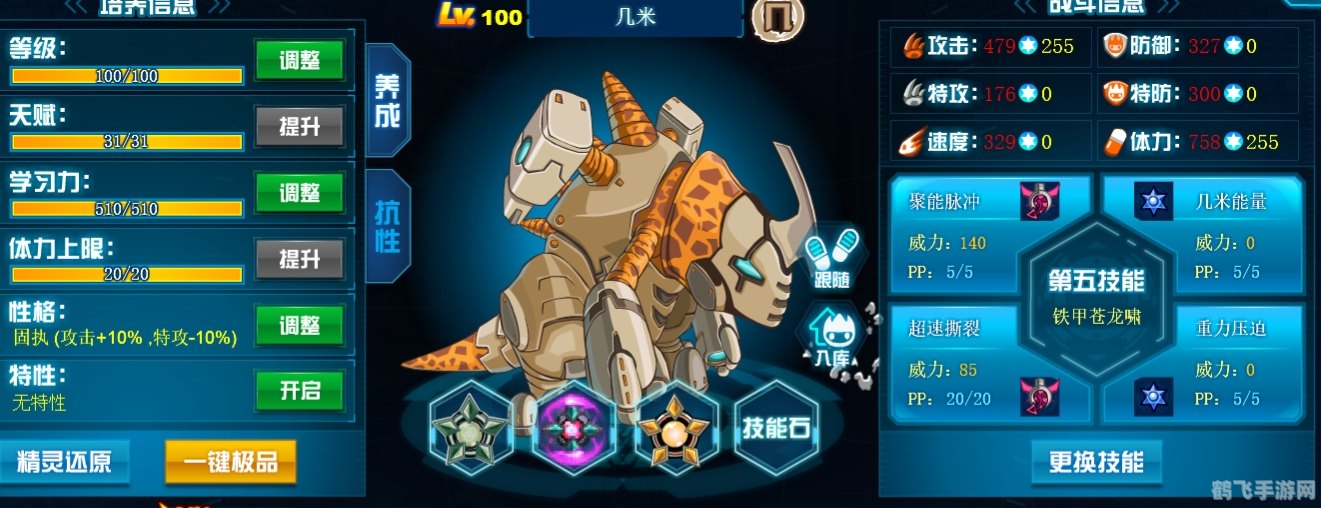The height and width of the screenshot is (508, 1321).
Task: Select the purple orb emblem slot
Action: coord(574,428)
